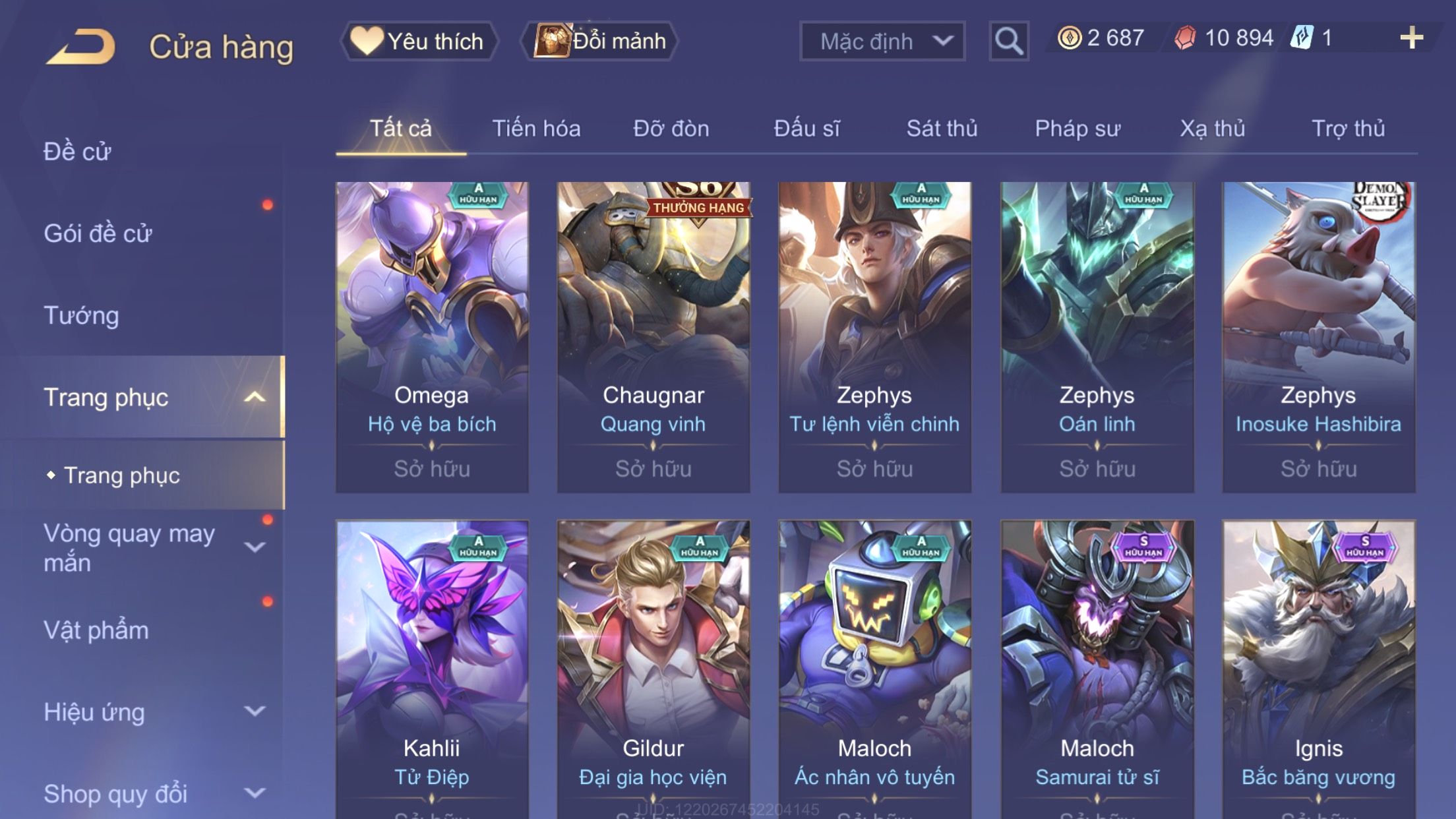The width and height of the screenshot is (1456, 819).
Task: Open the Đổi mảnh exchange
Action: coord(600,41)
